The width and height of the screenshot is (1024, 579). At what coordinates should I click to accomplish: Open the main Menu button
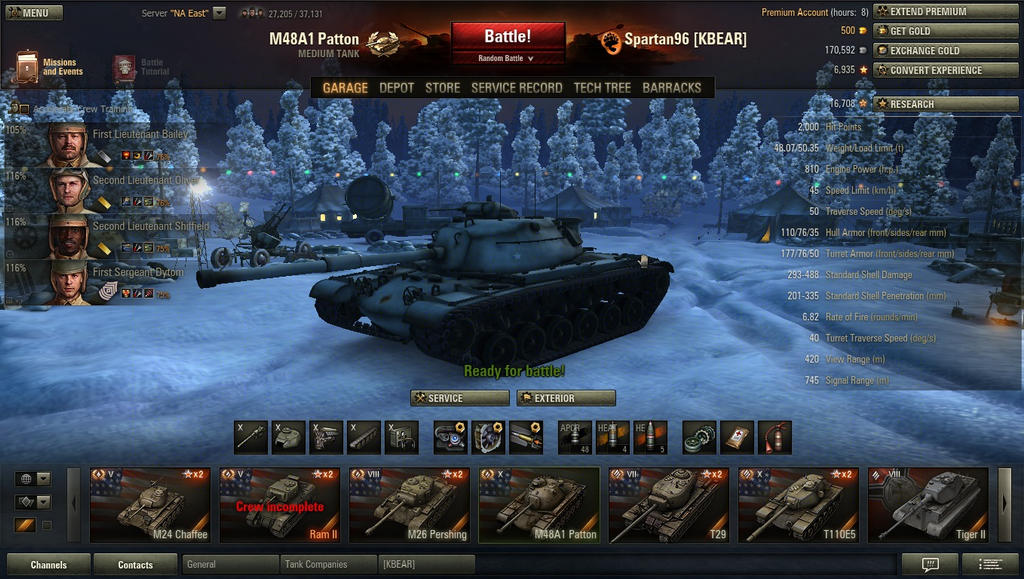click(x=34, y=13)
